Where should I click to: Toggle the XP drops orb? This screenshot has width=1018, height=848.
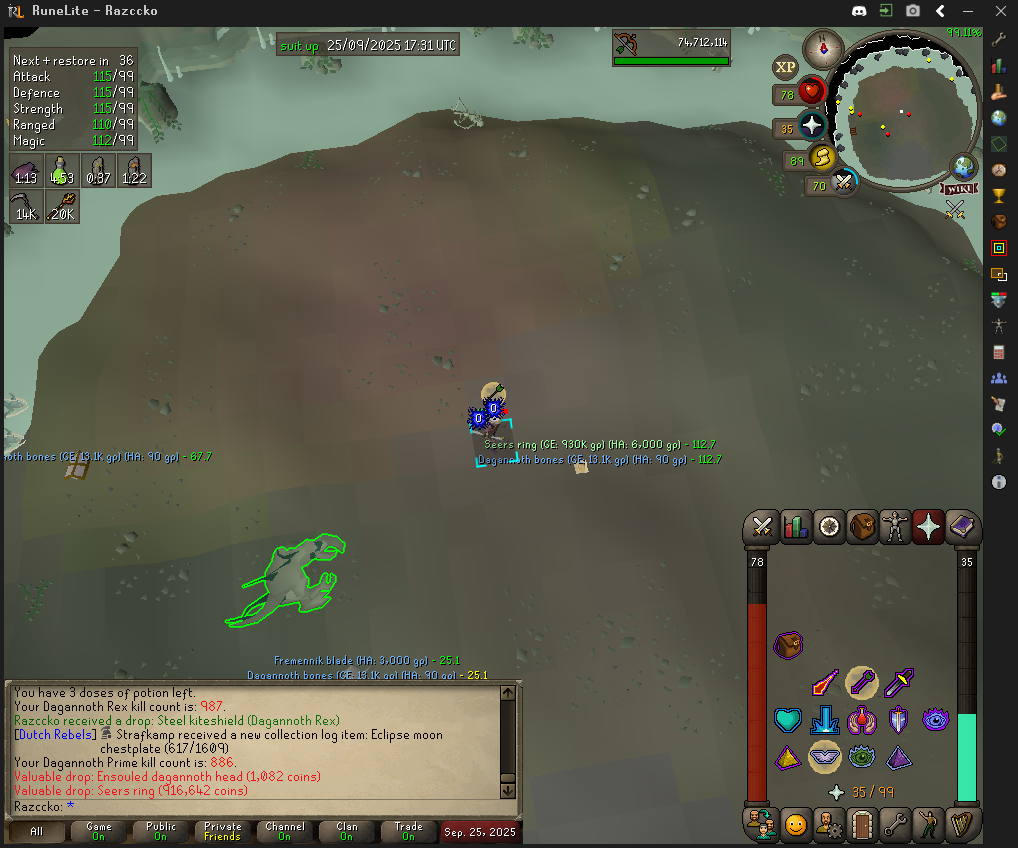tap(785, 66)
